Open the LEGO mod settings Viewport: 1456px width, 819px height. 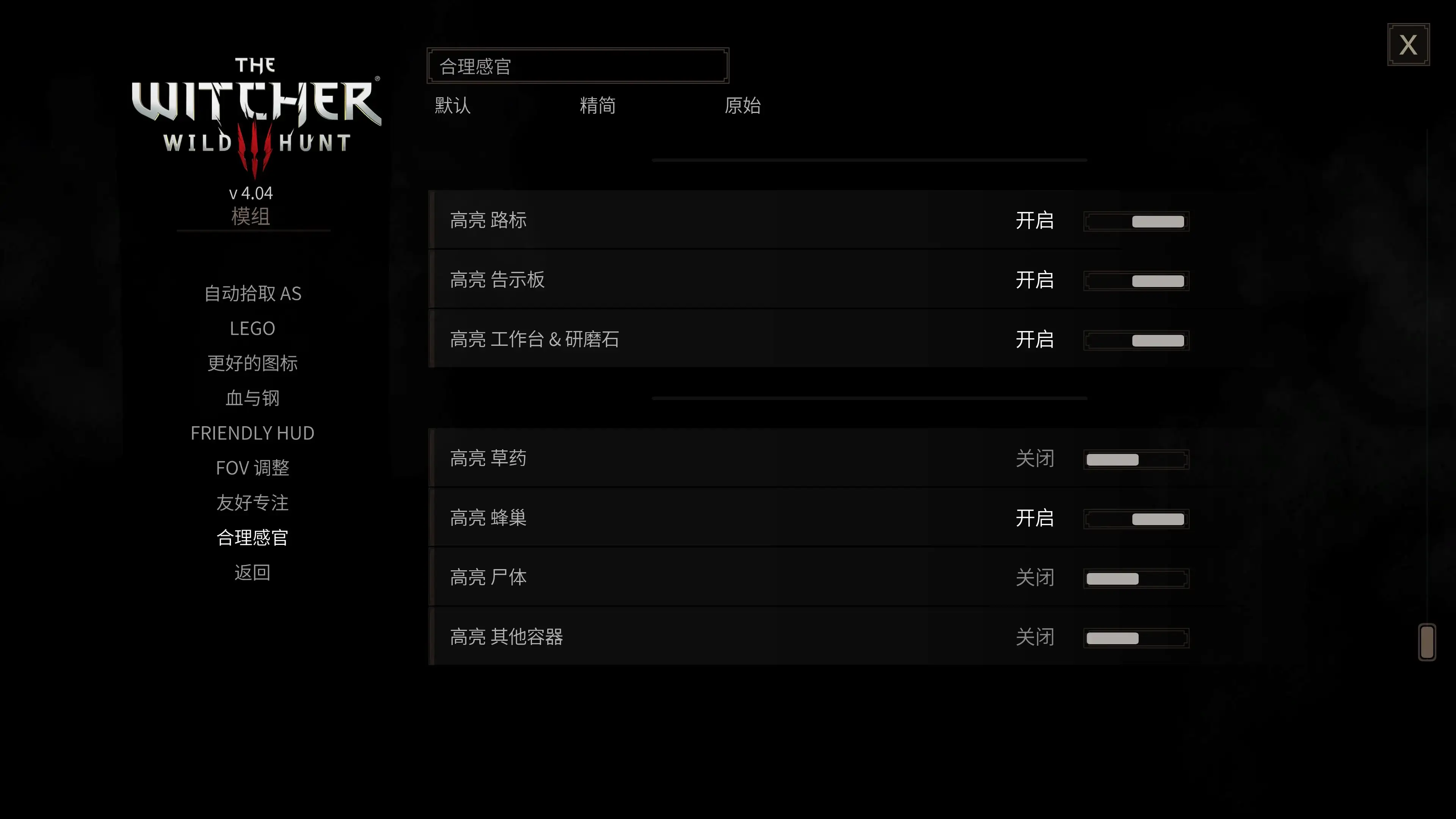pos(253,328)
